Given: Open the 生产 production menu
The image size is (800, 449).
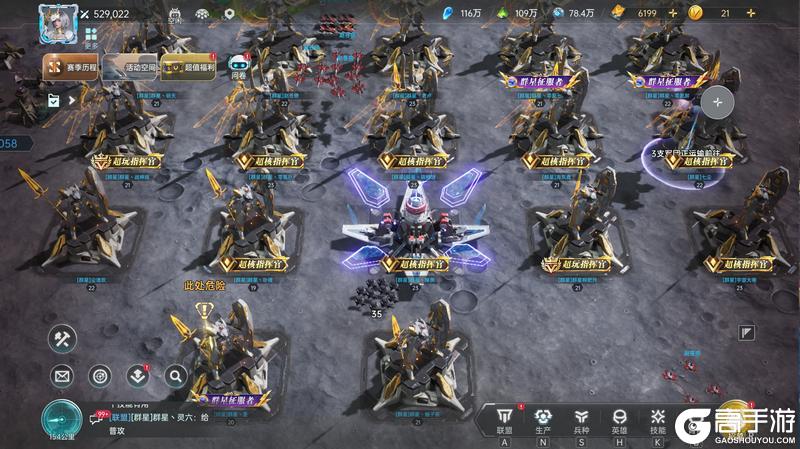Looking at the screenshot, I should [x=543, y=421].
